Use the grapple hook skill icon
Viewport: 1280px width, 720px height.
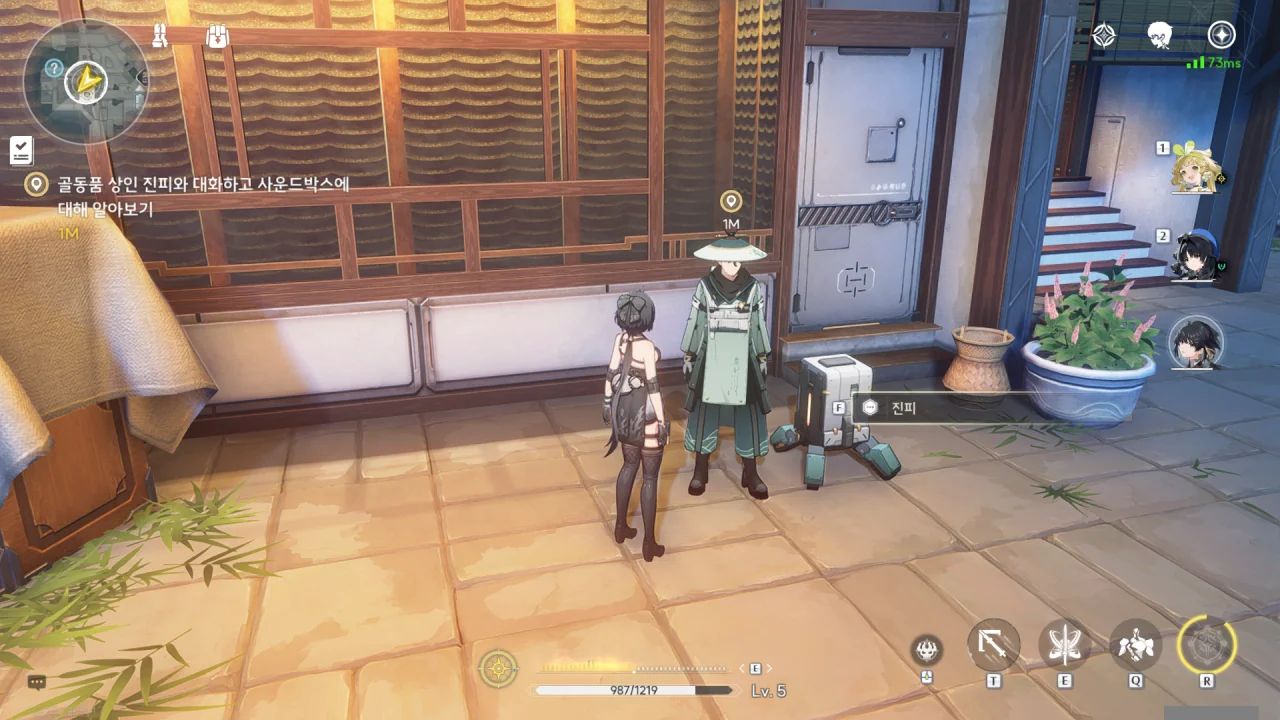click(x=994, y=645)
